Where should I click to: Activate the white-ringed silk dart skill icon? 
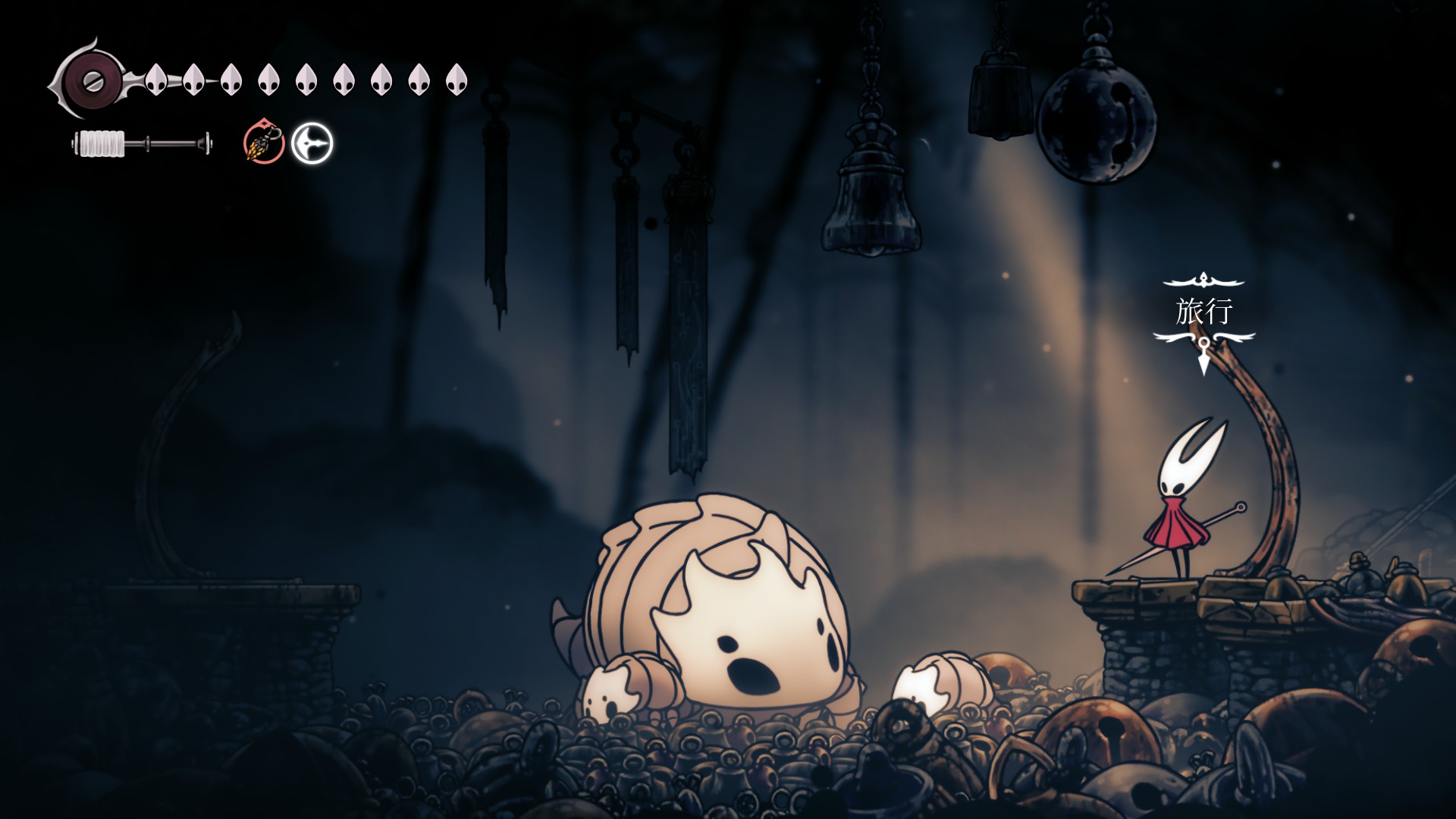(312, 143)
